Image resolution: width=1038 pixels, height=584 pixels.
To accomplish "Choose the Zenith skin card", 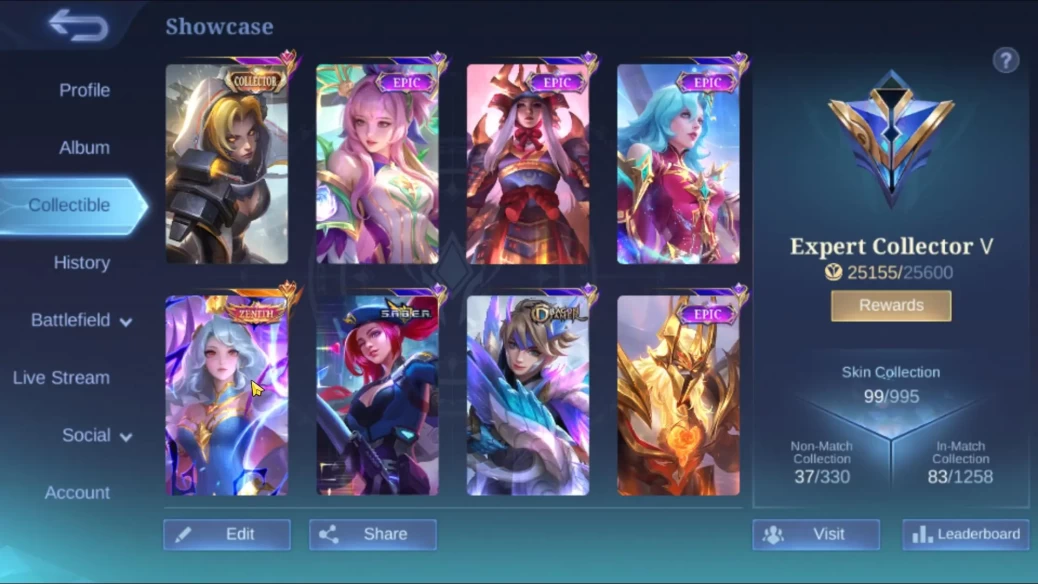I will pyautogui.click(x=227, y=395).
